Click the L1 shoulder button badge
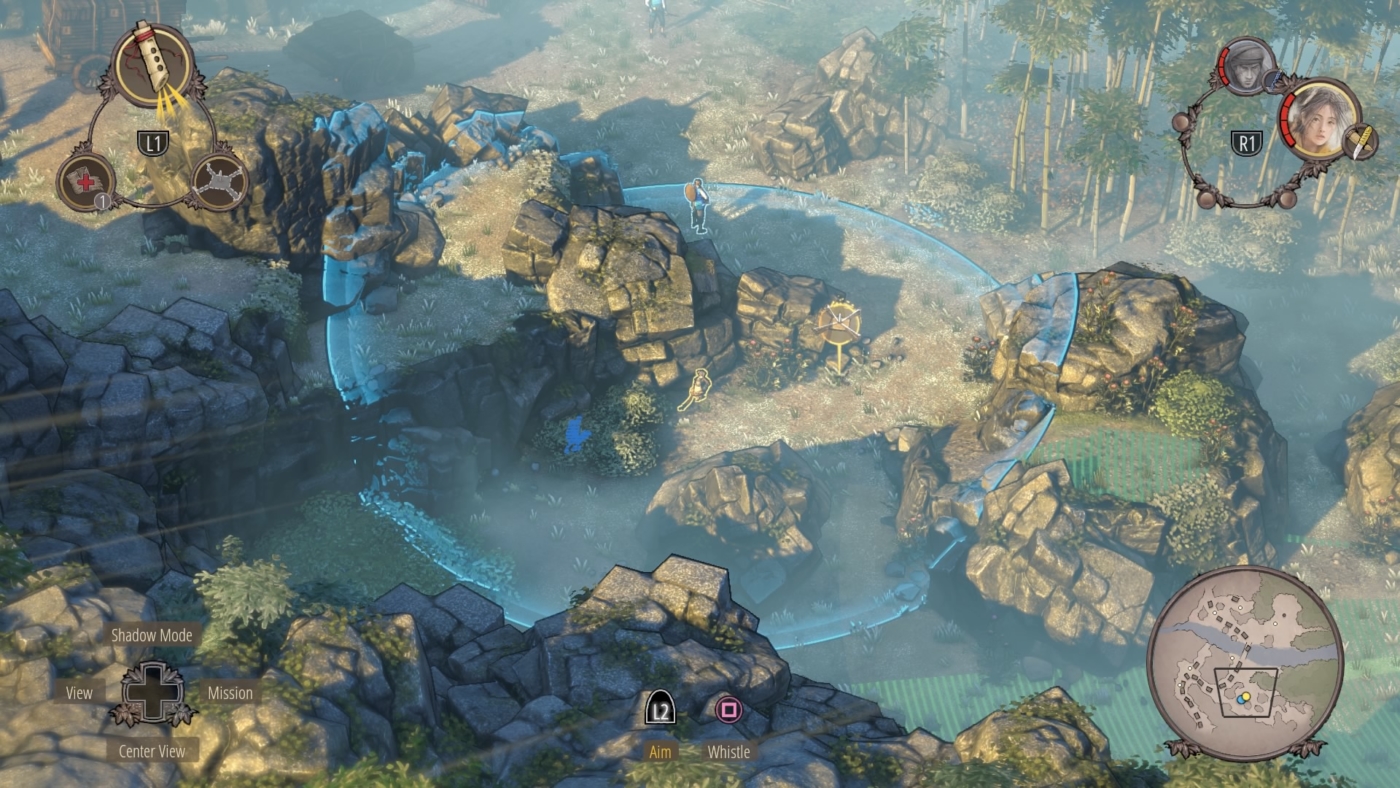The width and height of the screenshot is (1400, 788). tap(152, 143)
